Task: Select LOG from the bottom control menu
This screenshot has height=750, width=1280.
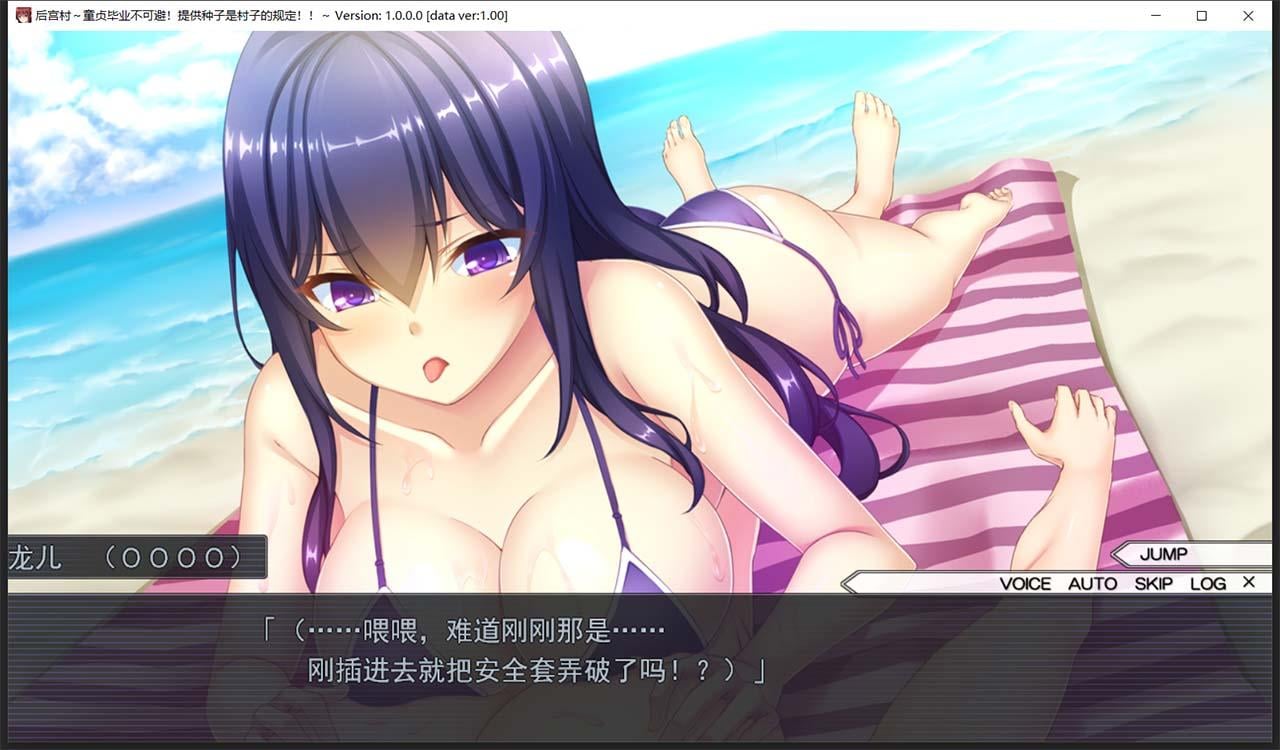Action: 1208,583
